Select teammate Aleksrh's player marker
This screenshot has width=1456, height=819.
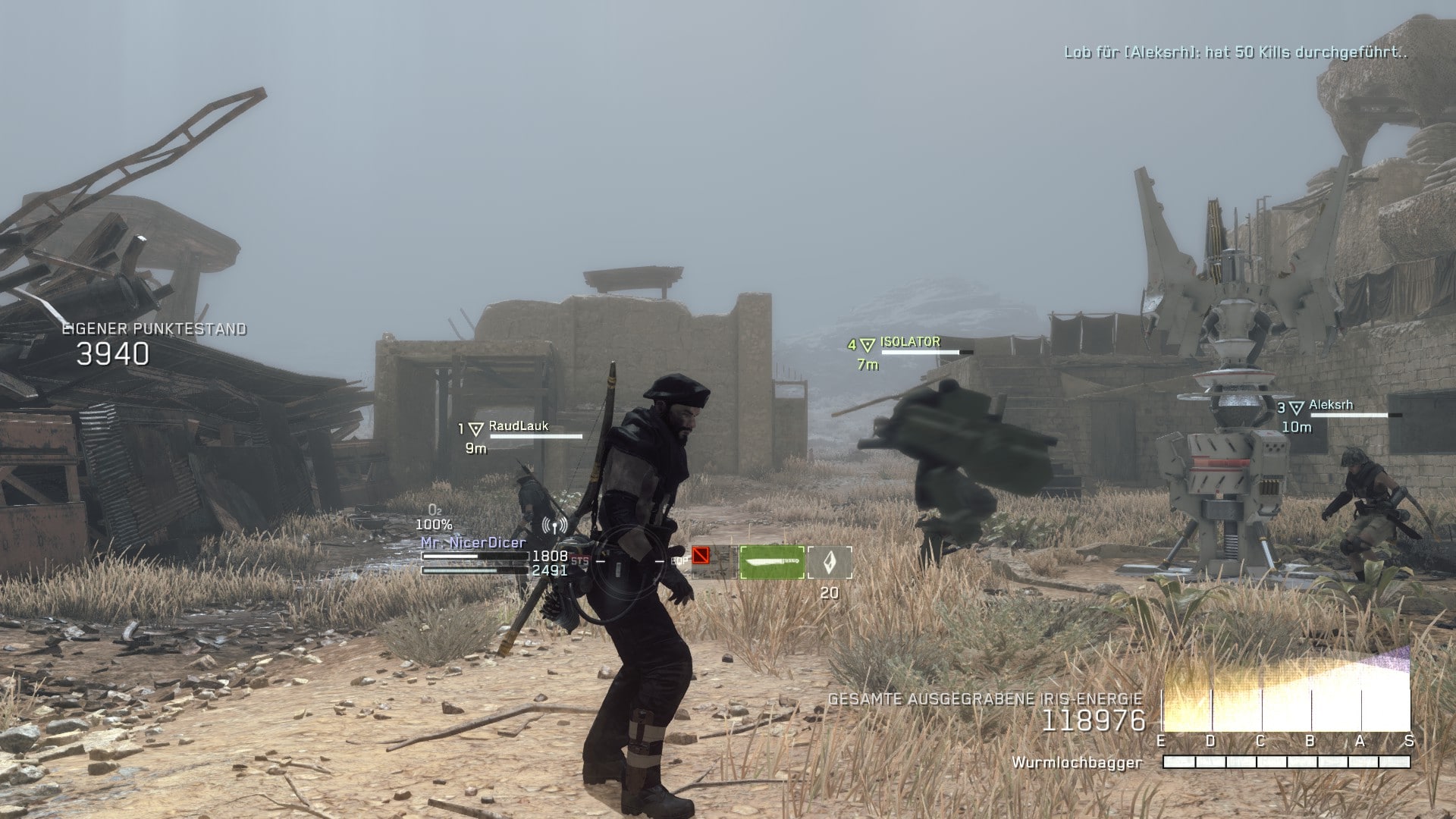[x=1297, y=408]
